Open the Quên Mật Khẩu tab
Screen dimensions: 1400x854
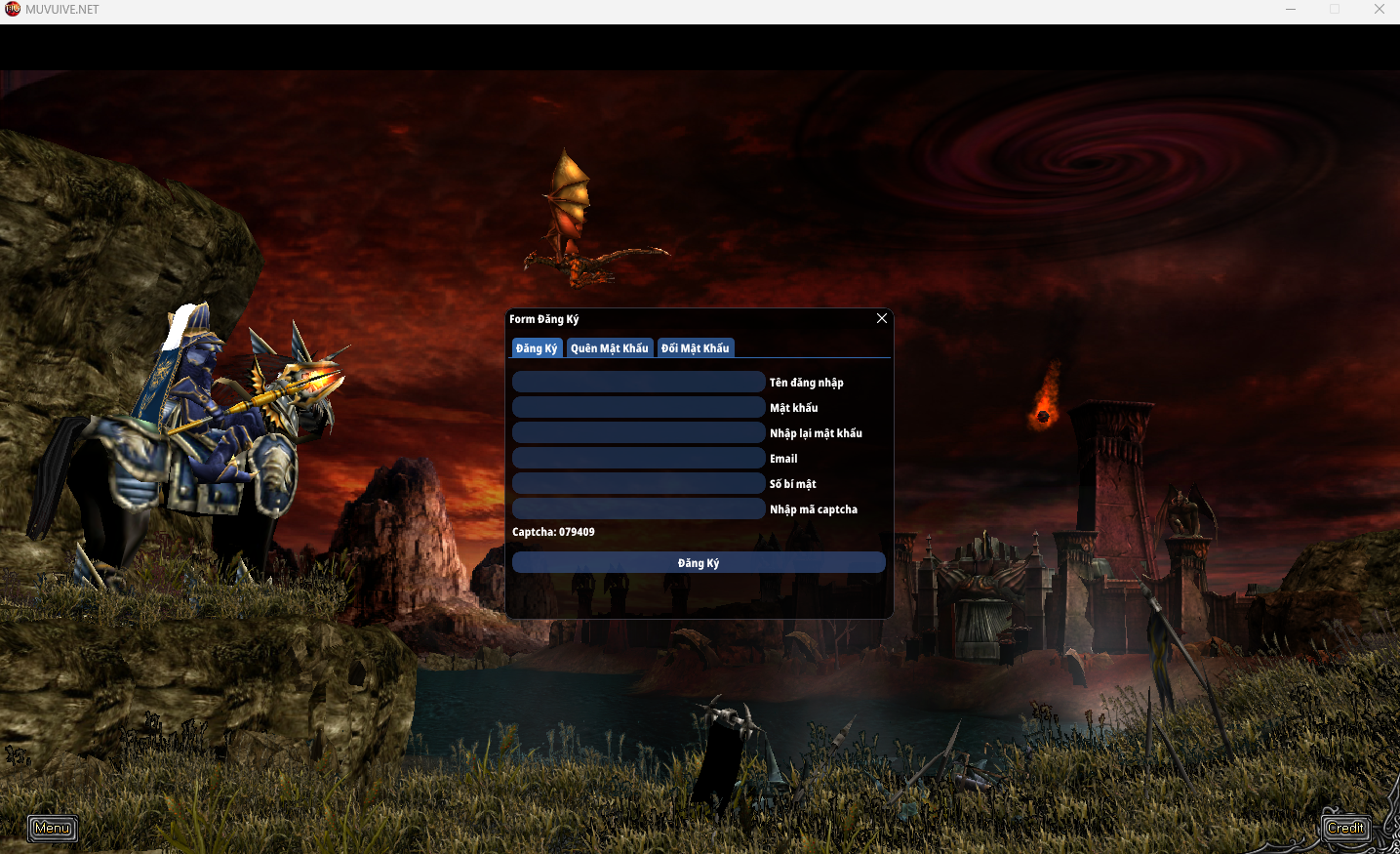[610, 348]
